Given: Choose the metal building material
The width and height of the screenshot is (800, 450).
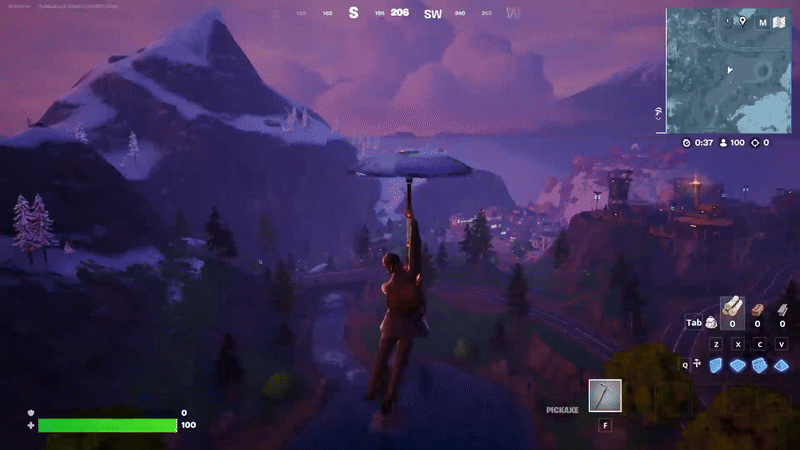Looking at the screenshot, I should point(781,309).
